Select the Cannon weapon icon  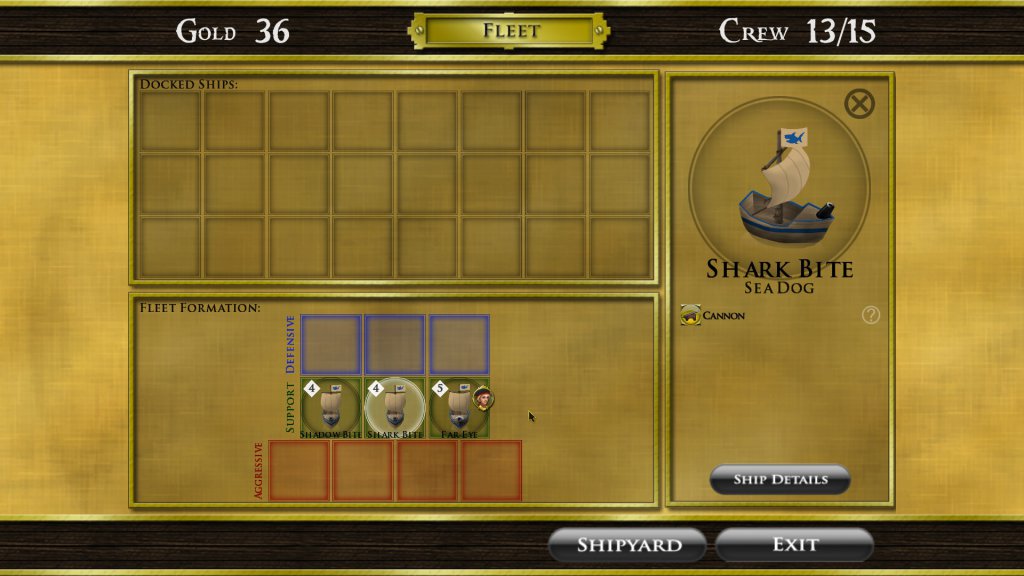(x=690, y=316)
